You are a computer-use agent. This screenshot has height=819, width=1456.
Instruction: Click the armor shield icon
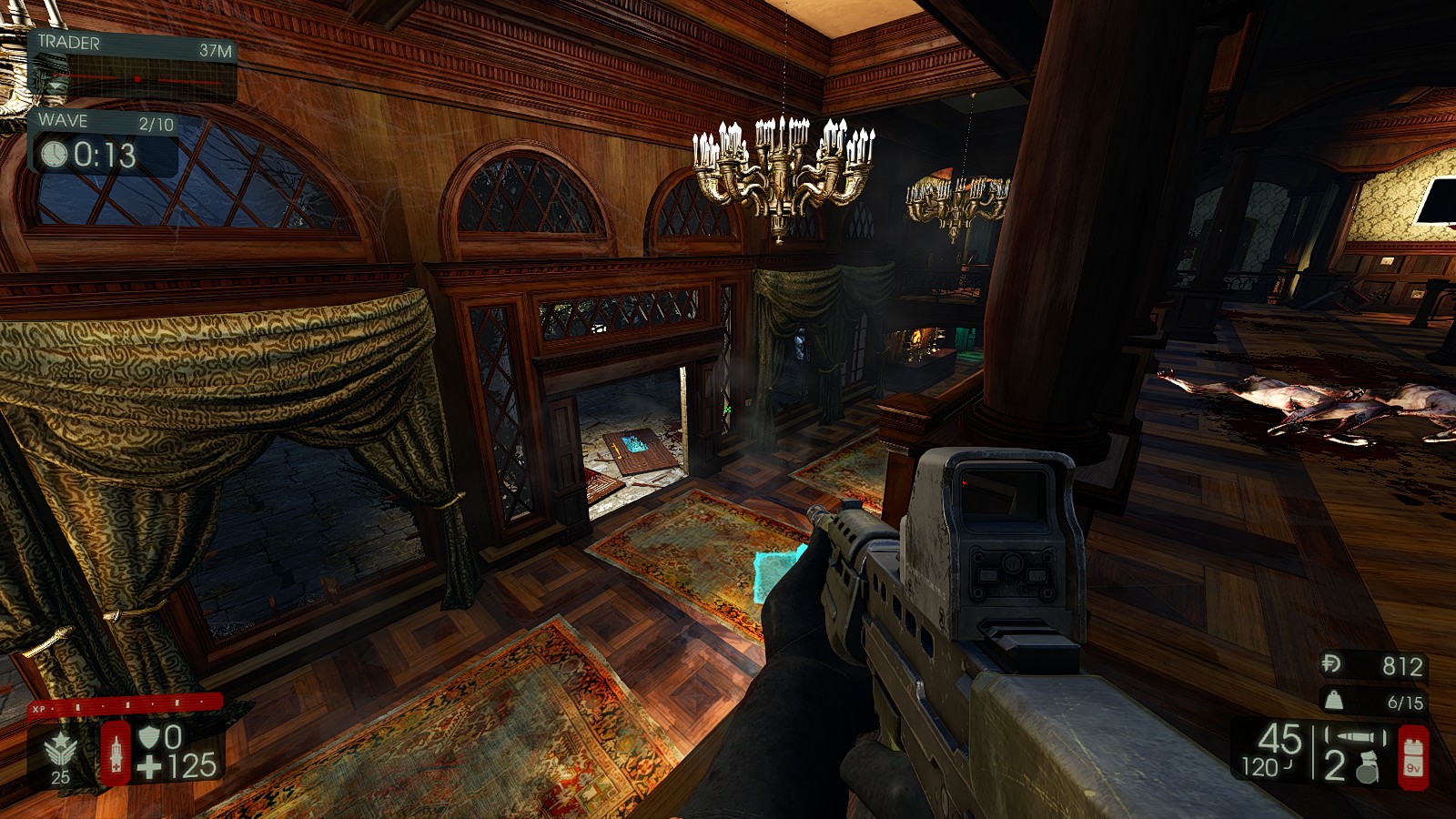click(x=148, y=736)
